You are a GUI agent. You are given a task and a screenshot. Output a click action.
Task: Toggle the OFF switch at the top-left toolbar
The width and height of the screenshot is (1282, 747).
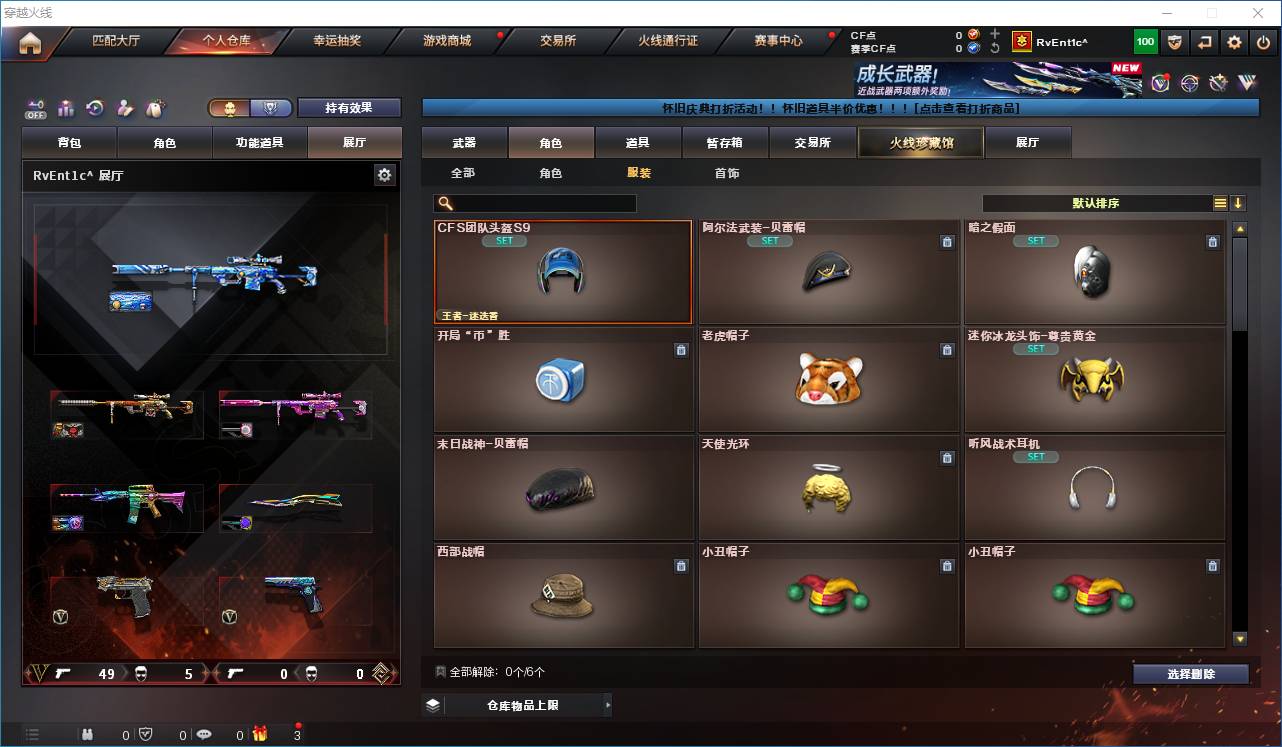point(34,110)
